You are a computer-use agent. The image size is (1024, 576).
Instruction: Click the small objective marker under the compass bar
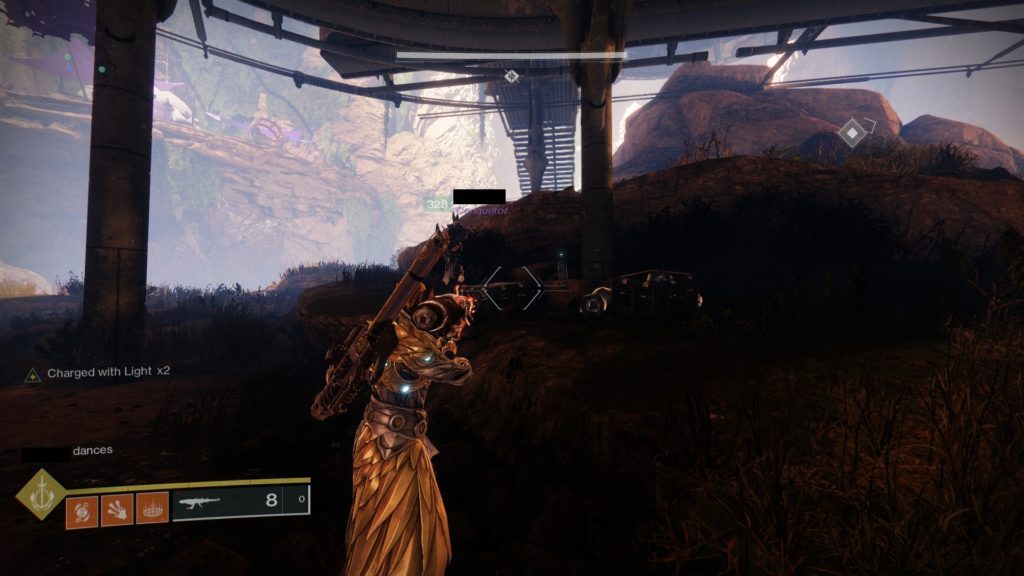[512, 76]
